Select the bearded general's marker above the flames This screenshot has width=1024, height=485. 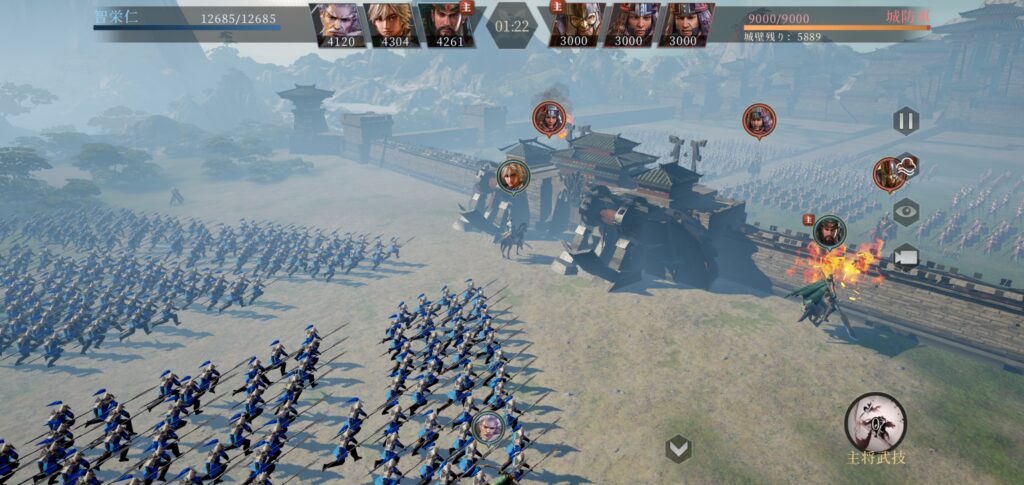pyautogui.click(x=829, y=232)
